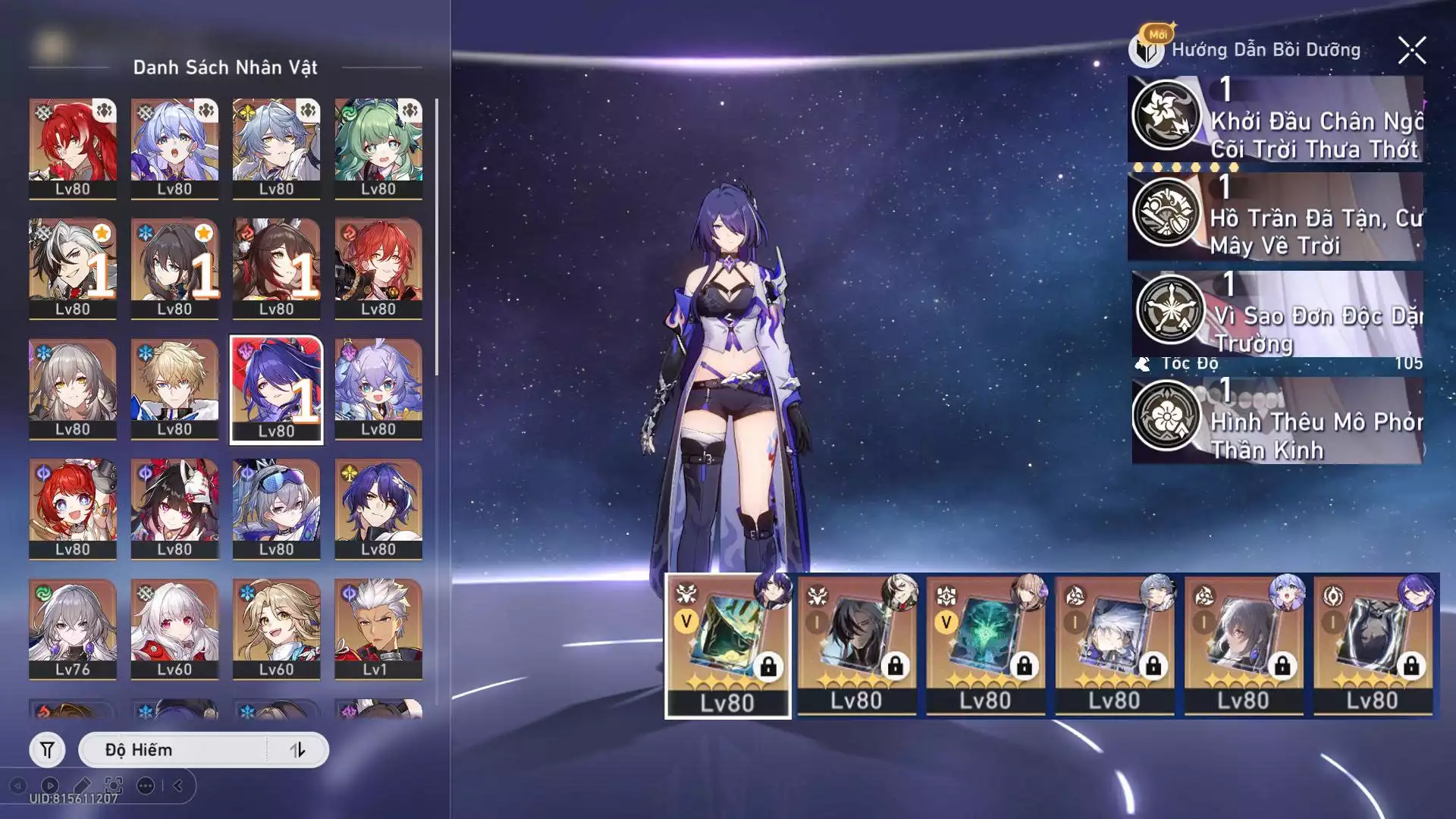This screenshot has width=1456, height=819.
Task: Click the pencil edit tool in overlay bar
Action: 82,786
